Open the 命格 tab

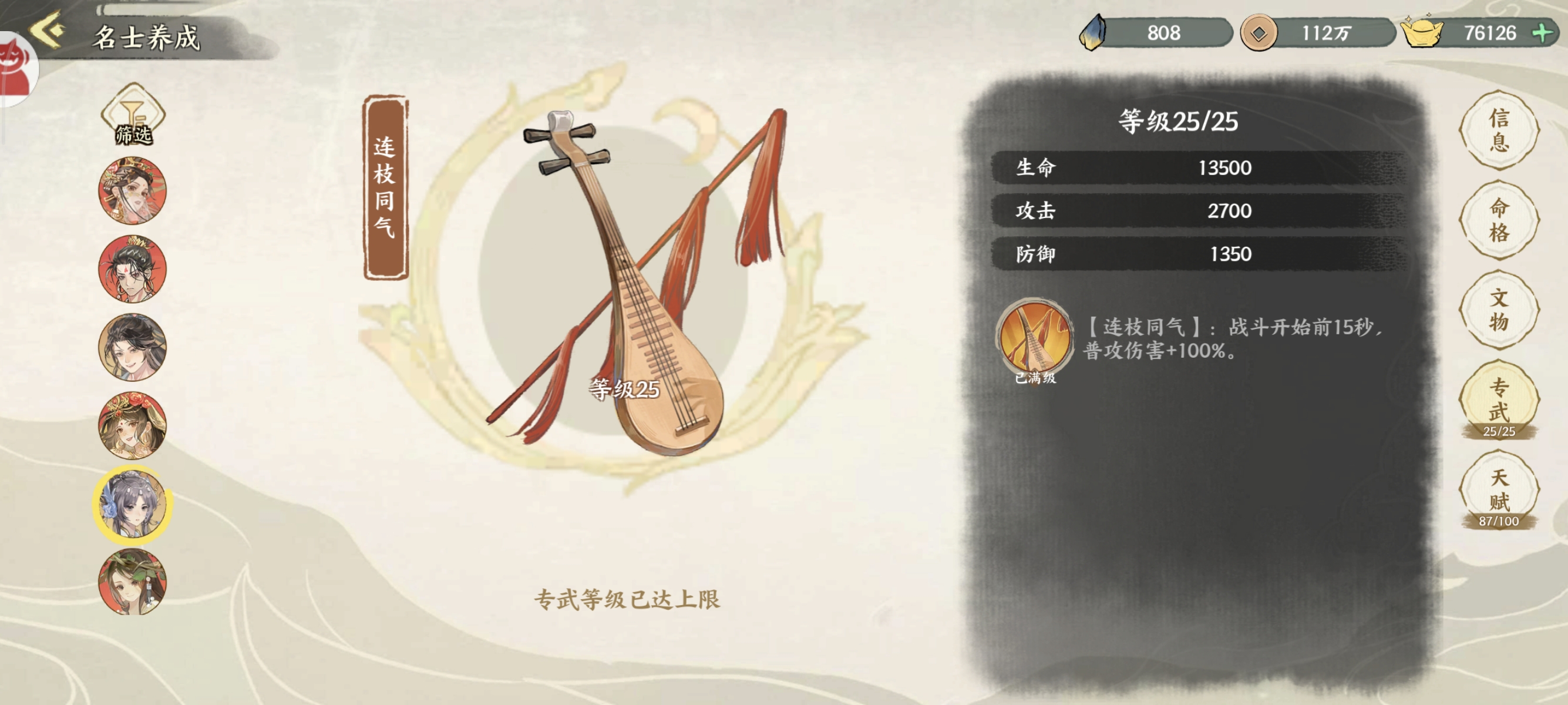pos(1499,220)
